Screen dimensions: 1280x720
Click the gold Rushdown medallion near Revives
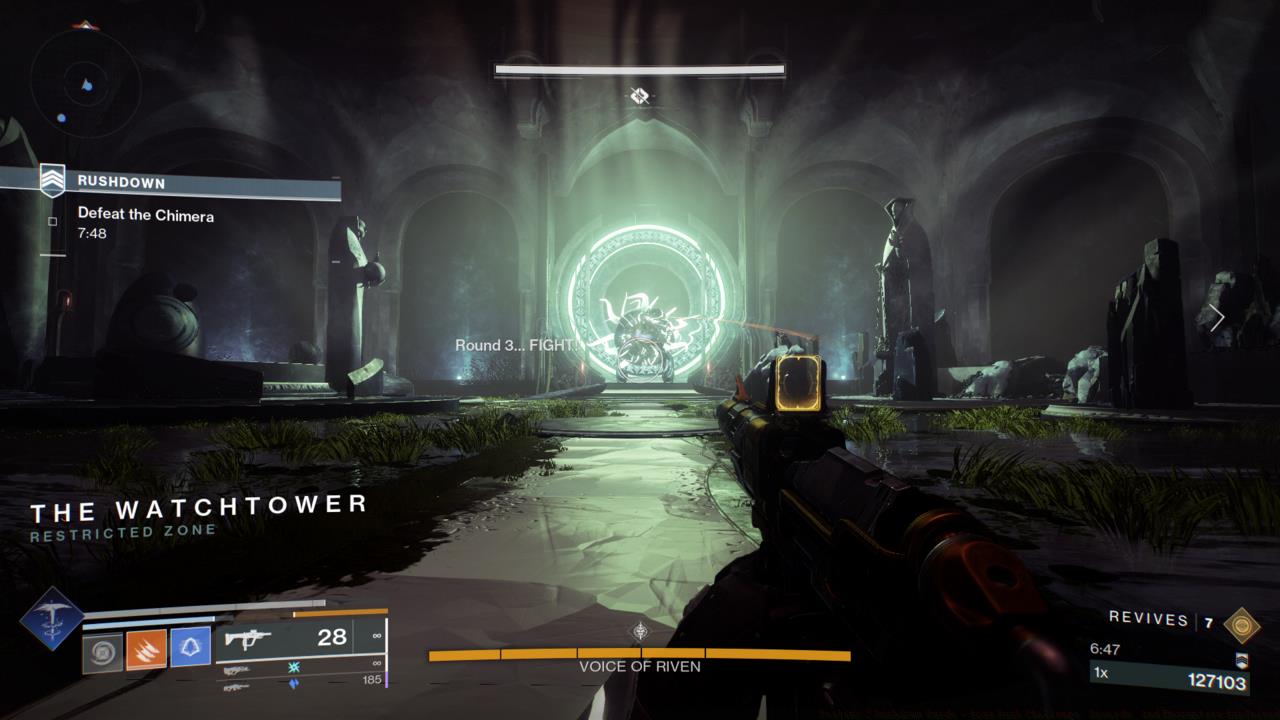1242,625
